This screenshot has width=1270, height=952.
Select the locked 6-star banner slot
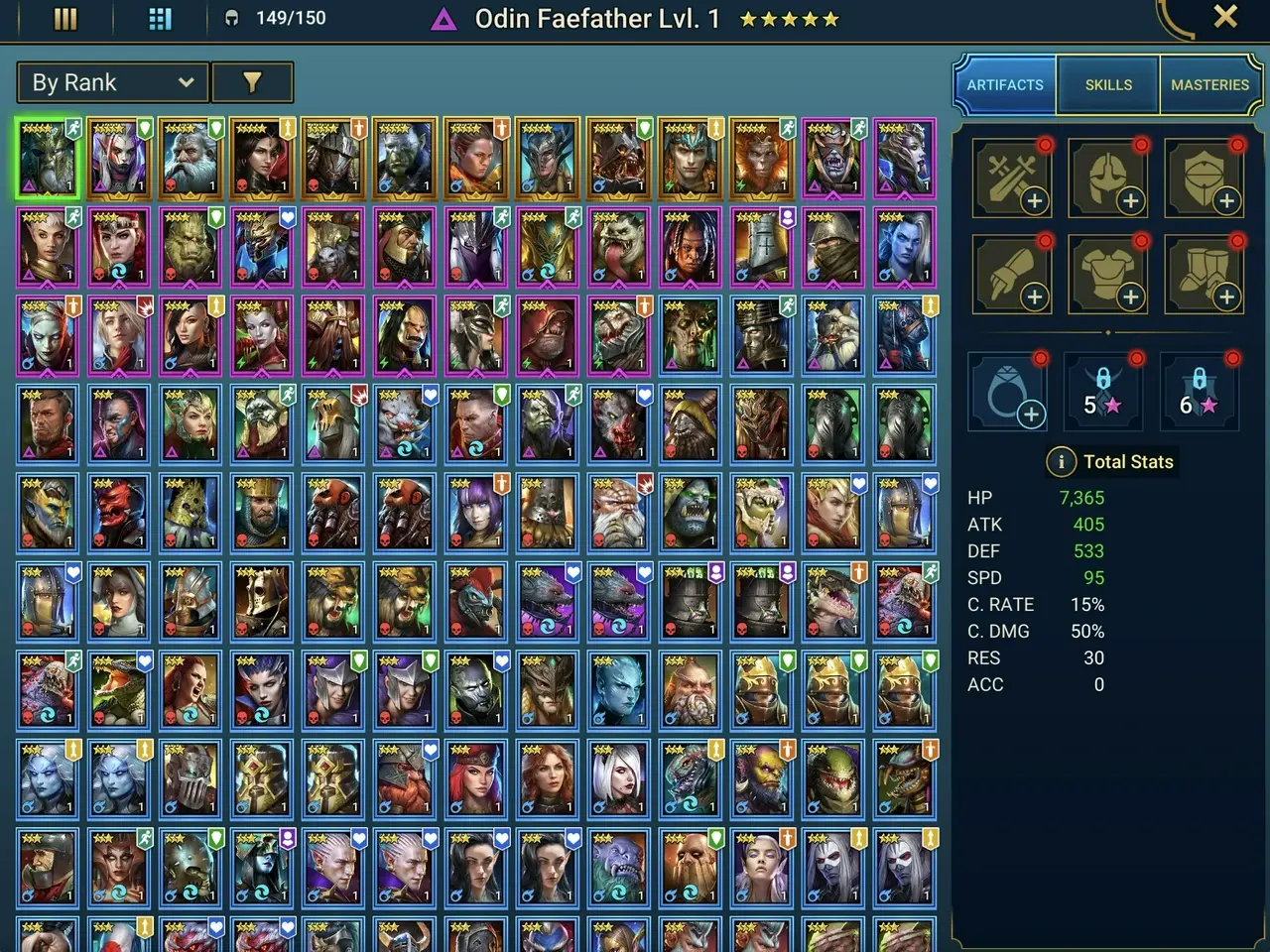point(1199,390)
